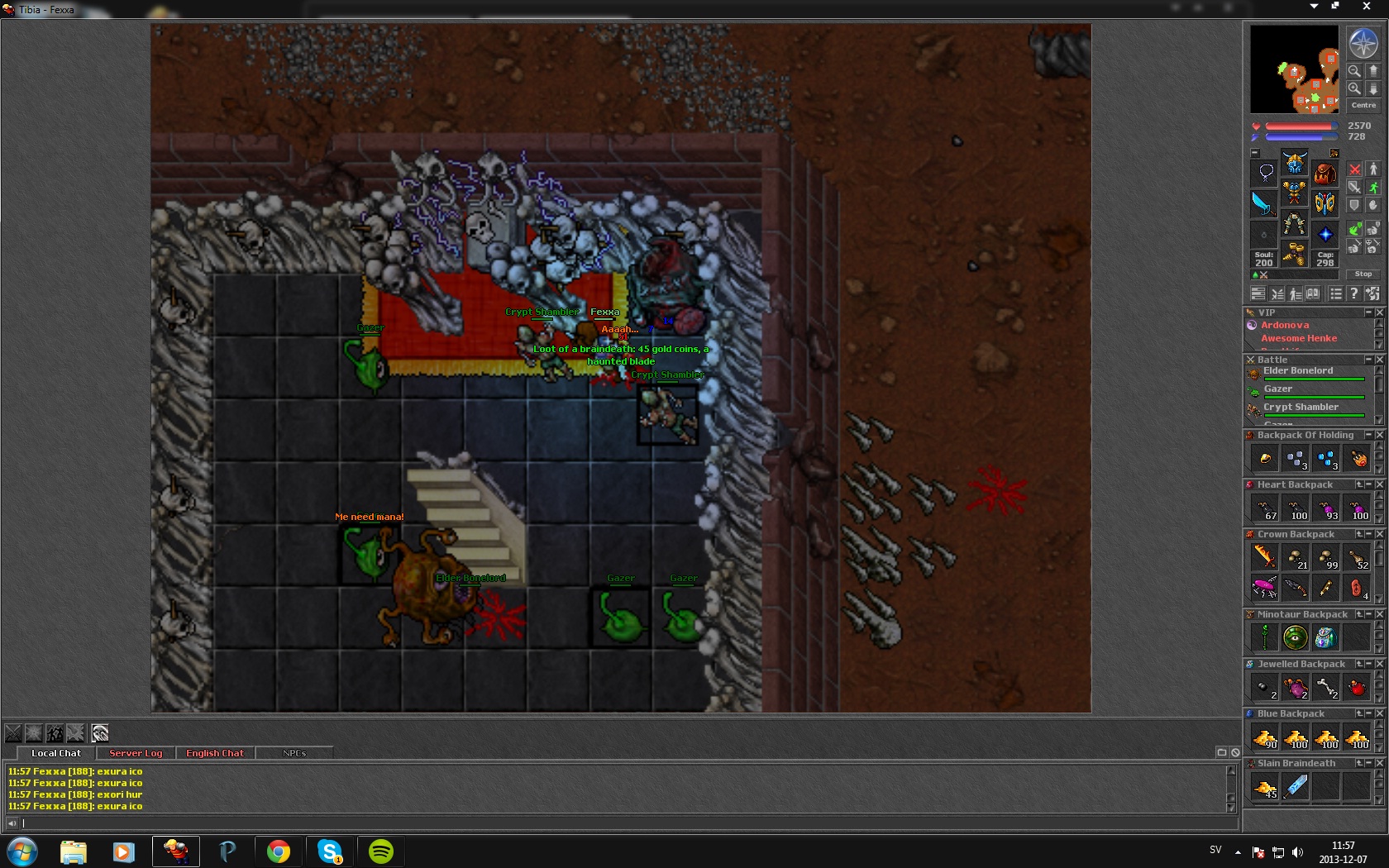The image size is (1389, 868).
Task: Select Crypt Shambler in the Battle list
Action: click(1301, 408)
